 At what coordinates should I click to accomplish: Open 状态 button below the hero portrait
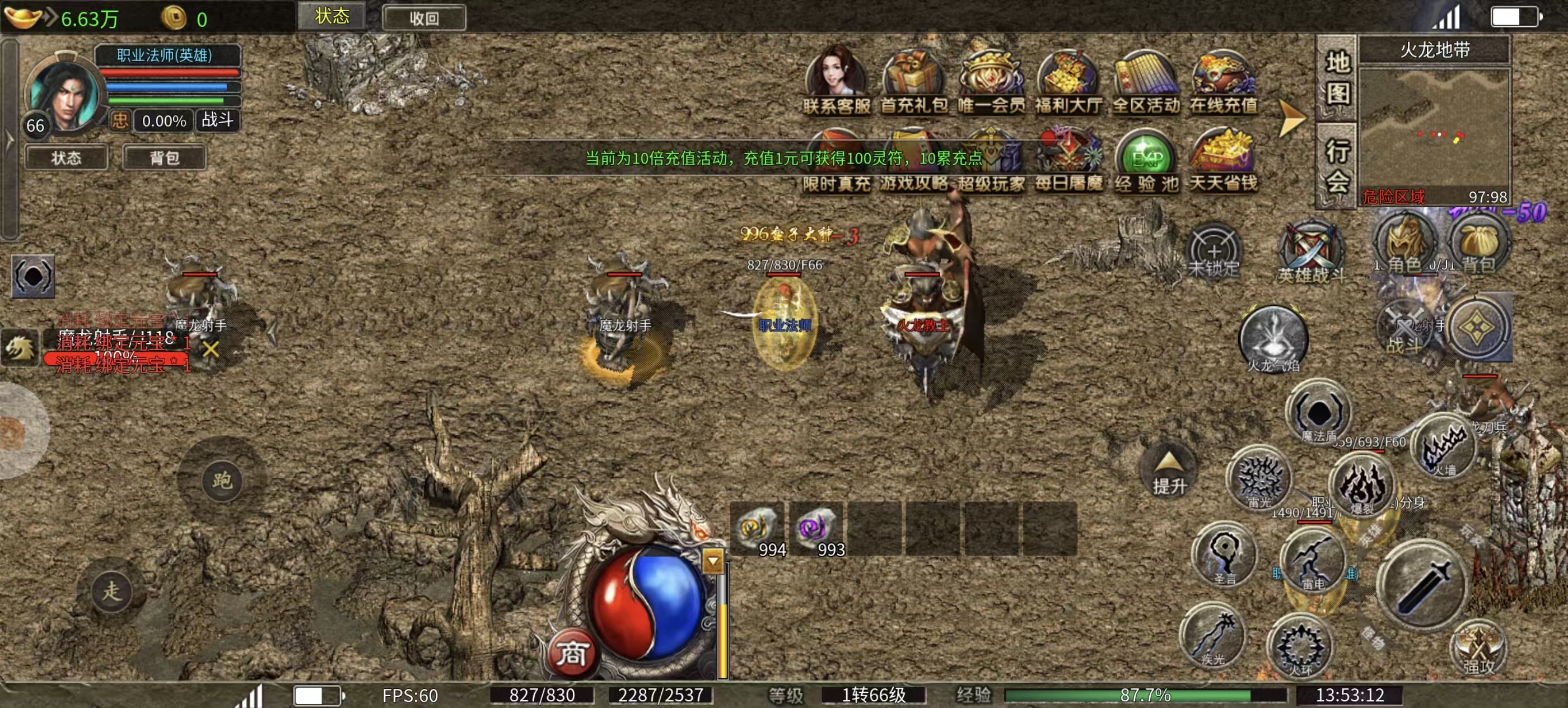(66, 157)
